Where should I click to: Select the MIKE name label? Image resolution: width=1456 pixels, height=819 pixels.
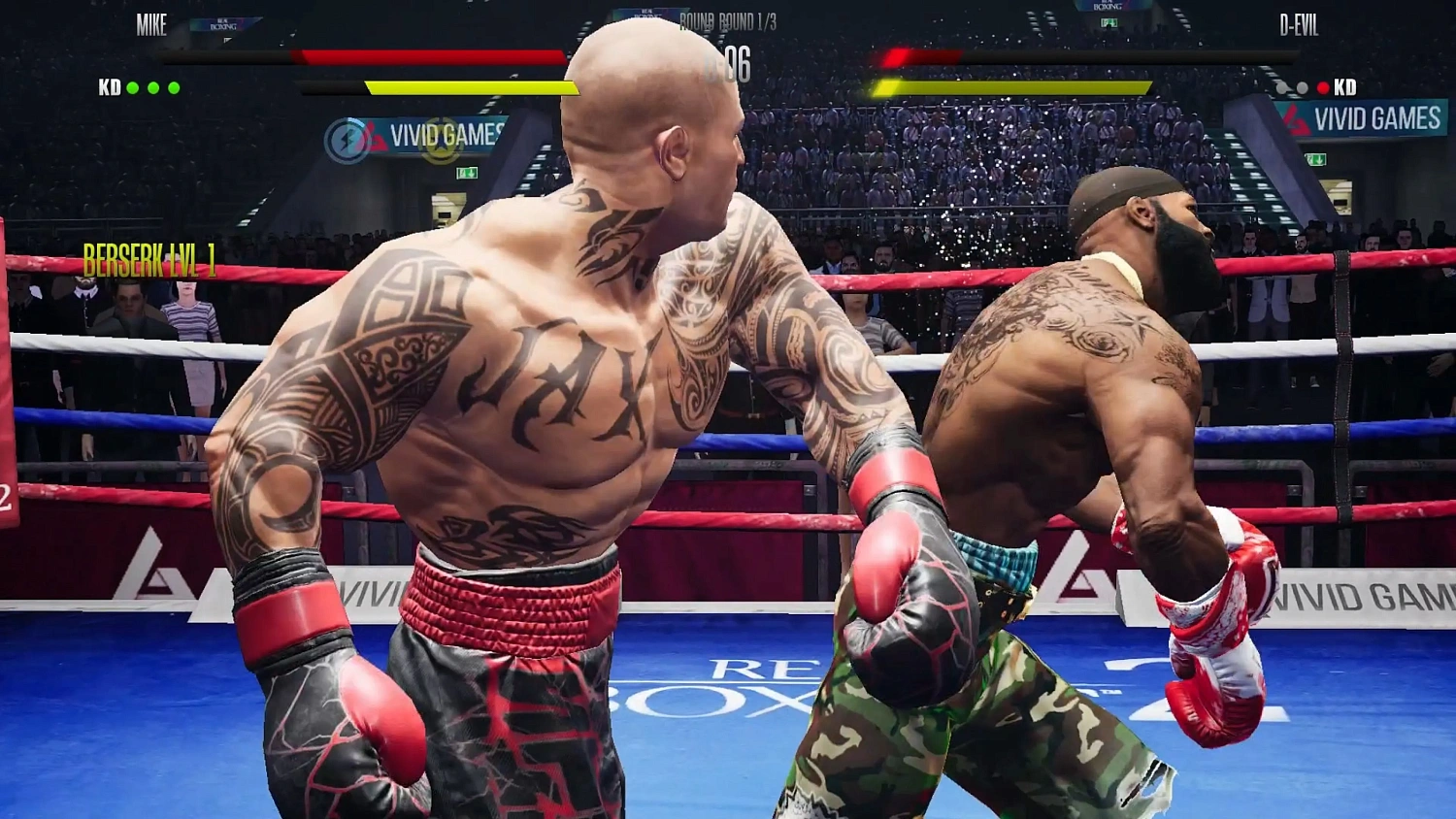(152, 26)
